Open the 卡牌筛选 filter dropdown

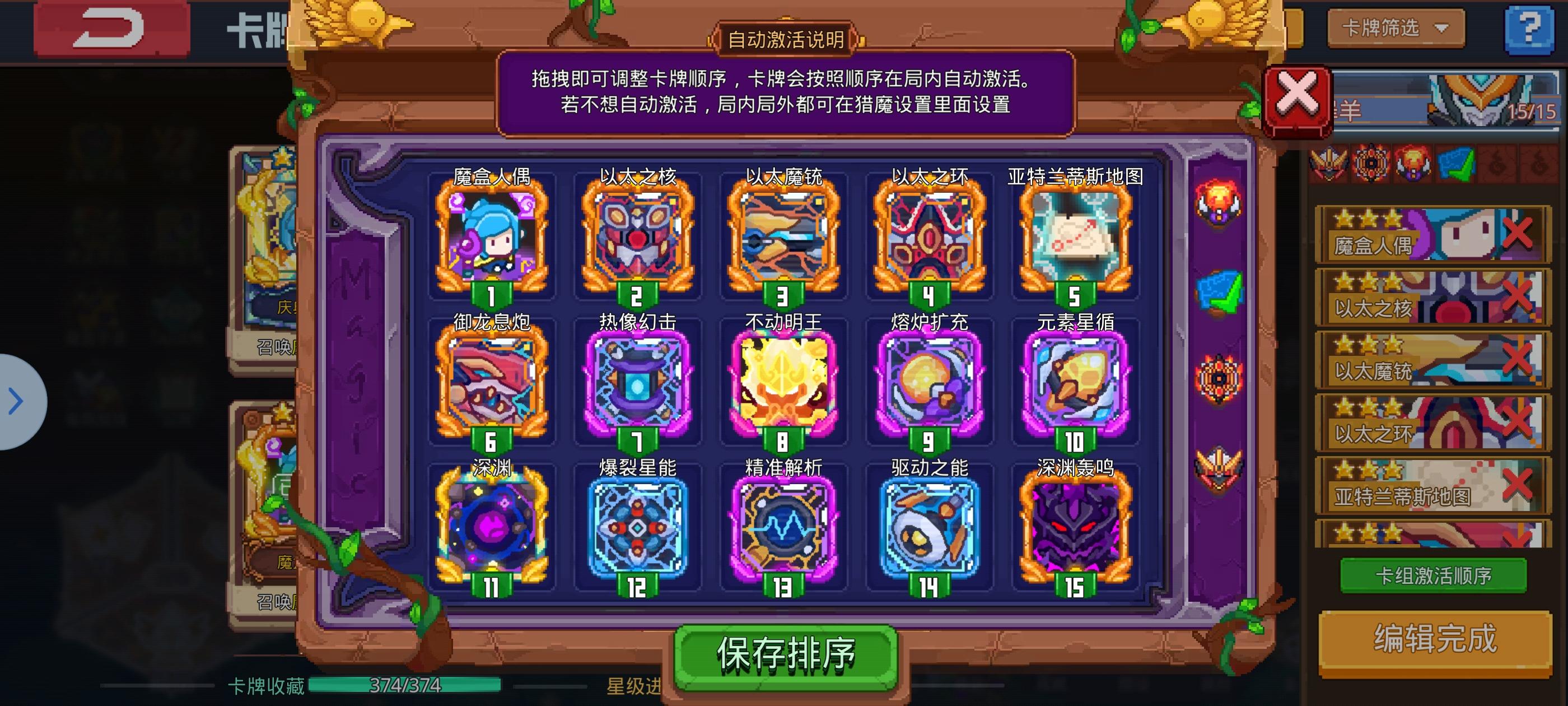tap(1395, 28)
